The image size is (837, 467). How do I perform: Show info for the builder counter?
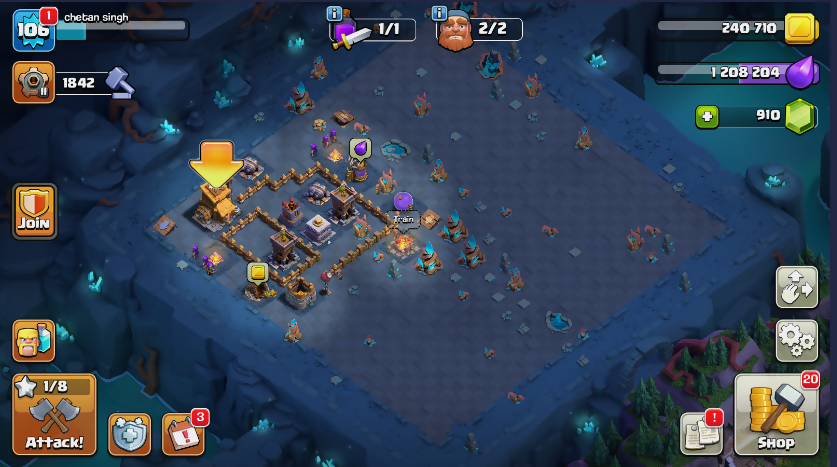pyautogui.click(x=439, y=13)
